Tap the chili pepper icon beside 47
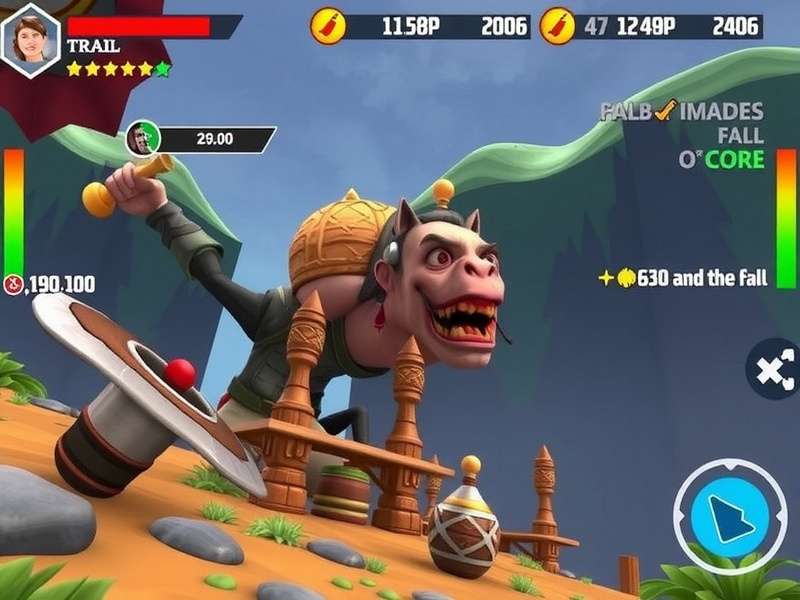 557,26
